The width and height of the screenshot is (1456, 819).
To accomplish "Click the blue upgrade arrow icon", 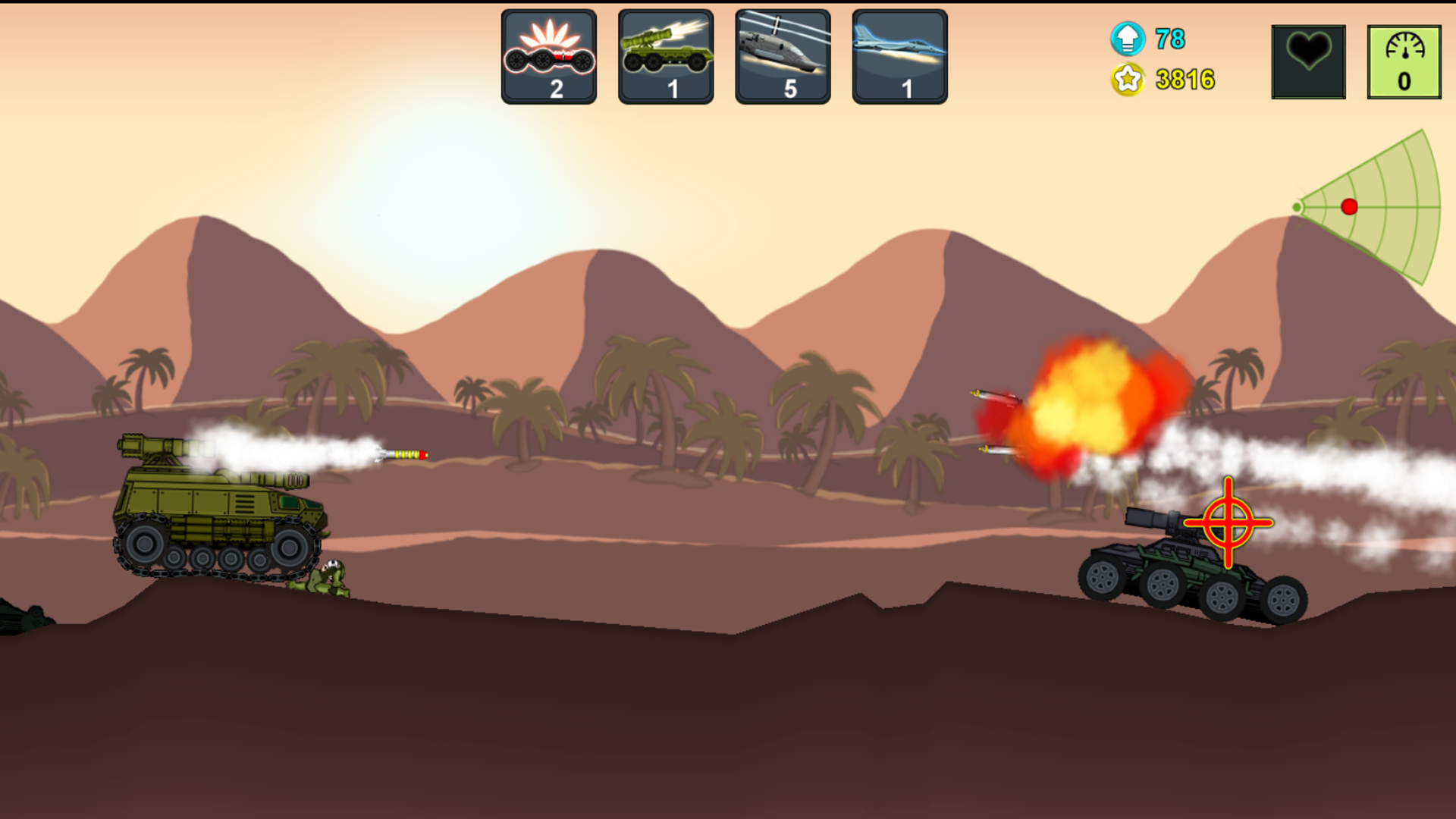I will (1127, 38).
